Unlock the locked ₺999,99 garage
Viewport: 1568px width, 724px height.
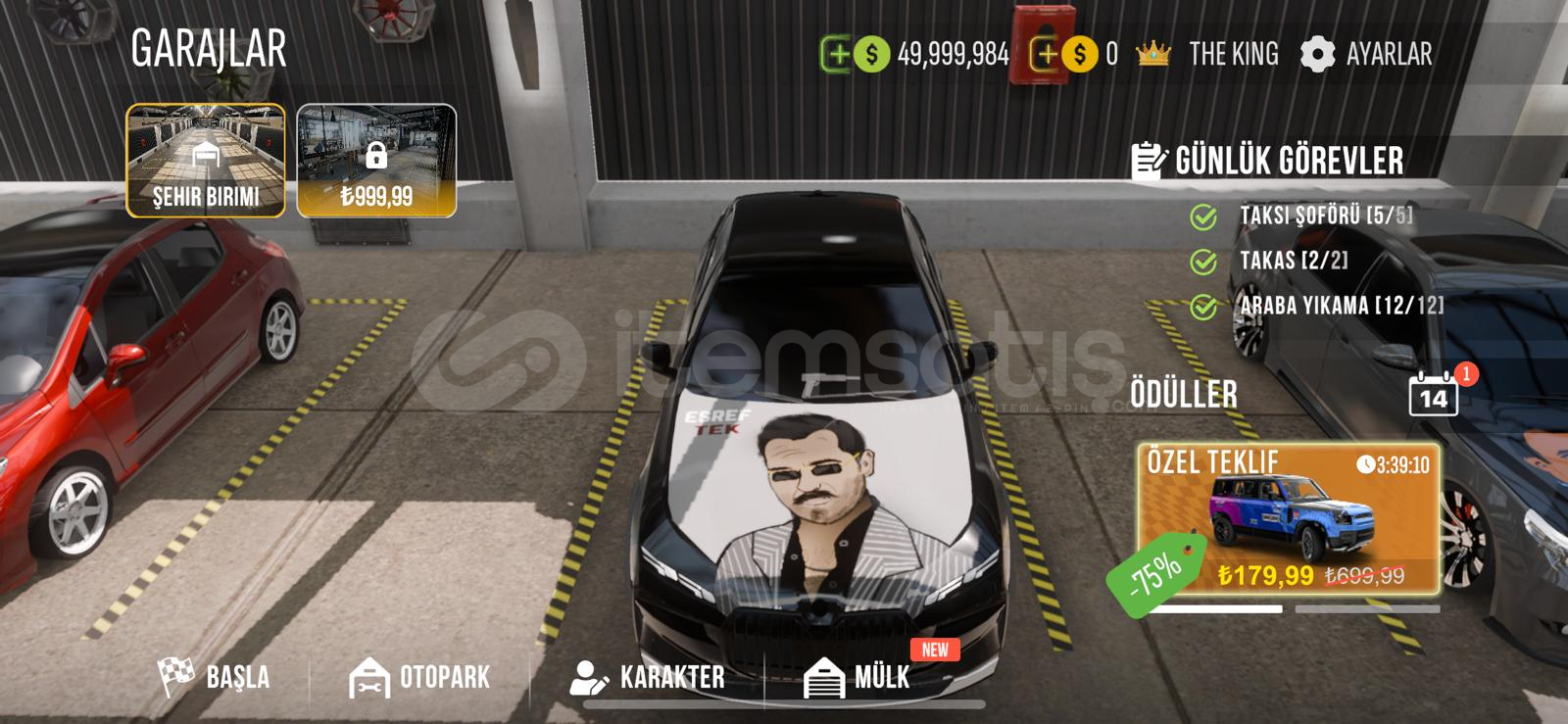(376, 160)
